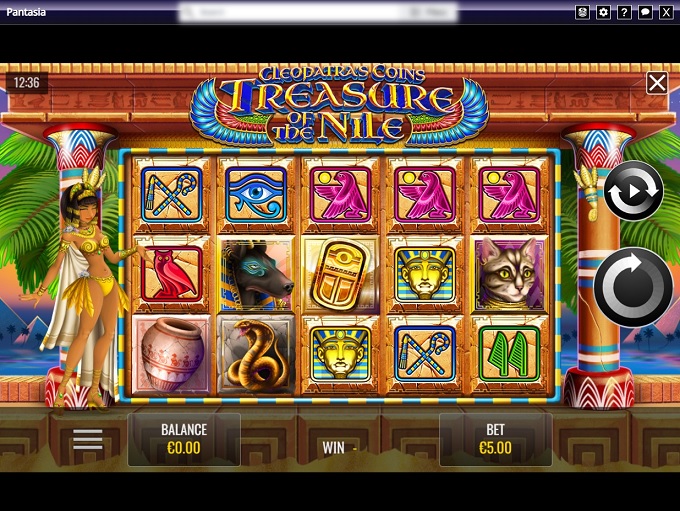This screenshot has height=511, width=680.
Task: Open the hamburger menu
Action: click(87, 440)
